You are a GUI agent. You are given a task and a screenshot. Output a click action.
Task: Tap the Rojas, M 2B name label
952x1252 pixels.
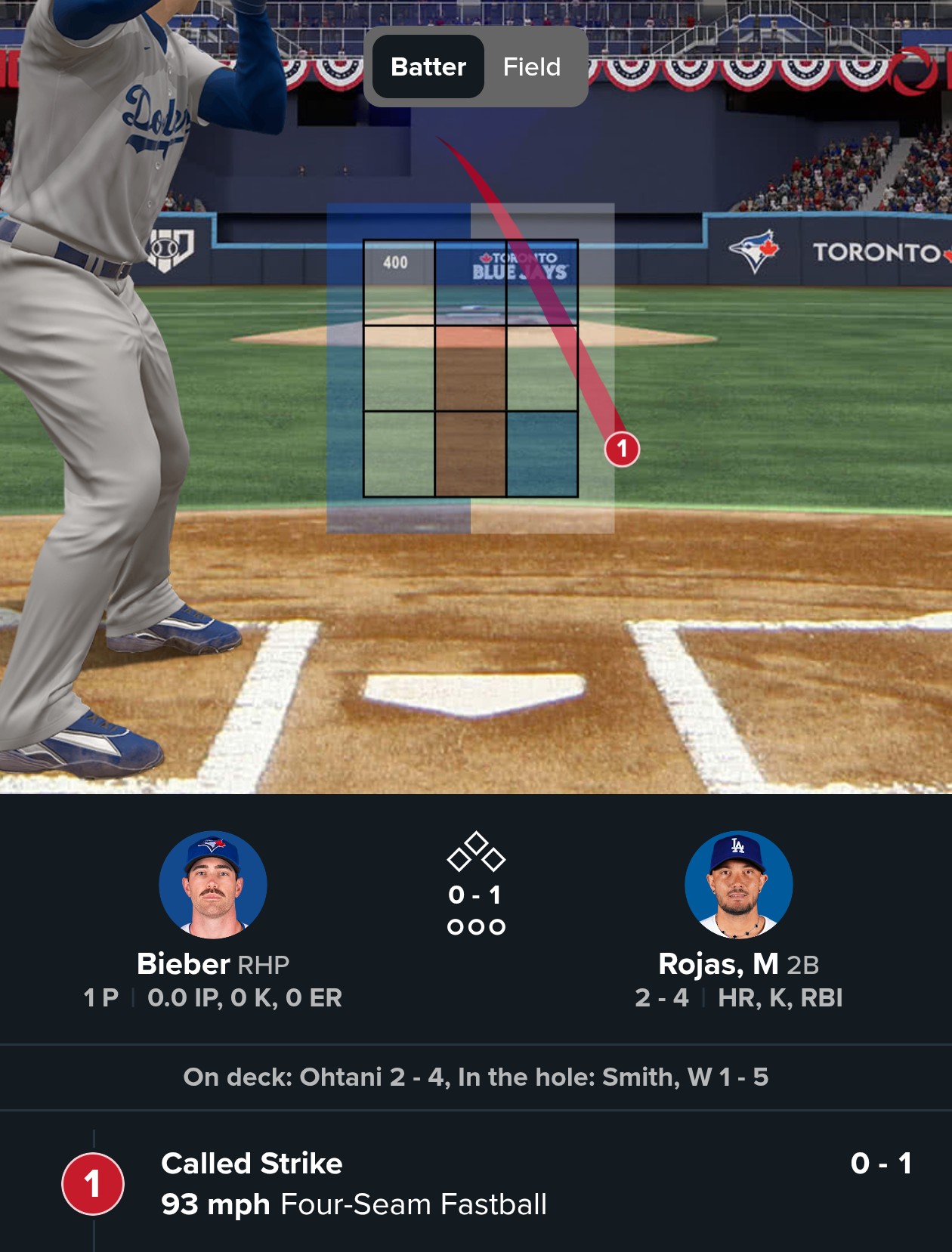click(x=738, y=964)
